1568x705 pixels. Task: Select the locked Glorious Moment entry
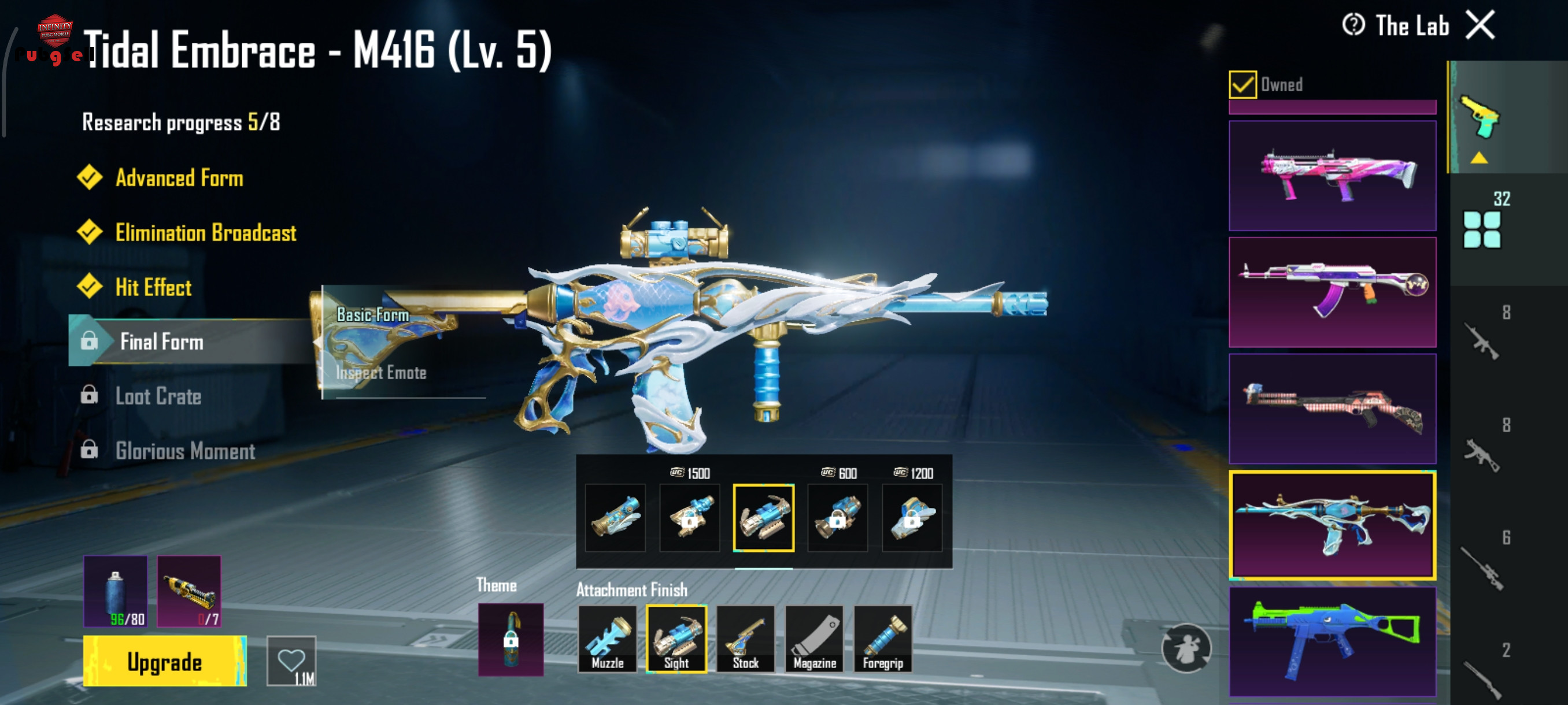(185, 451)
